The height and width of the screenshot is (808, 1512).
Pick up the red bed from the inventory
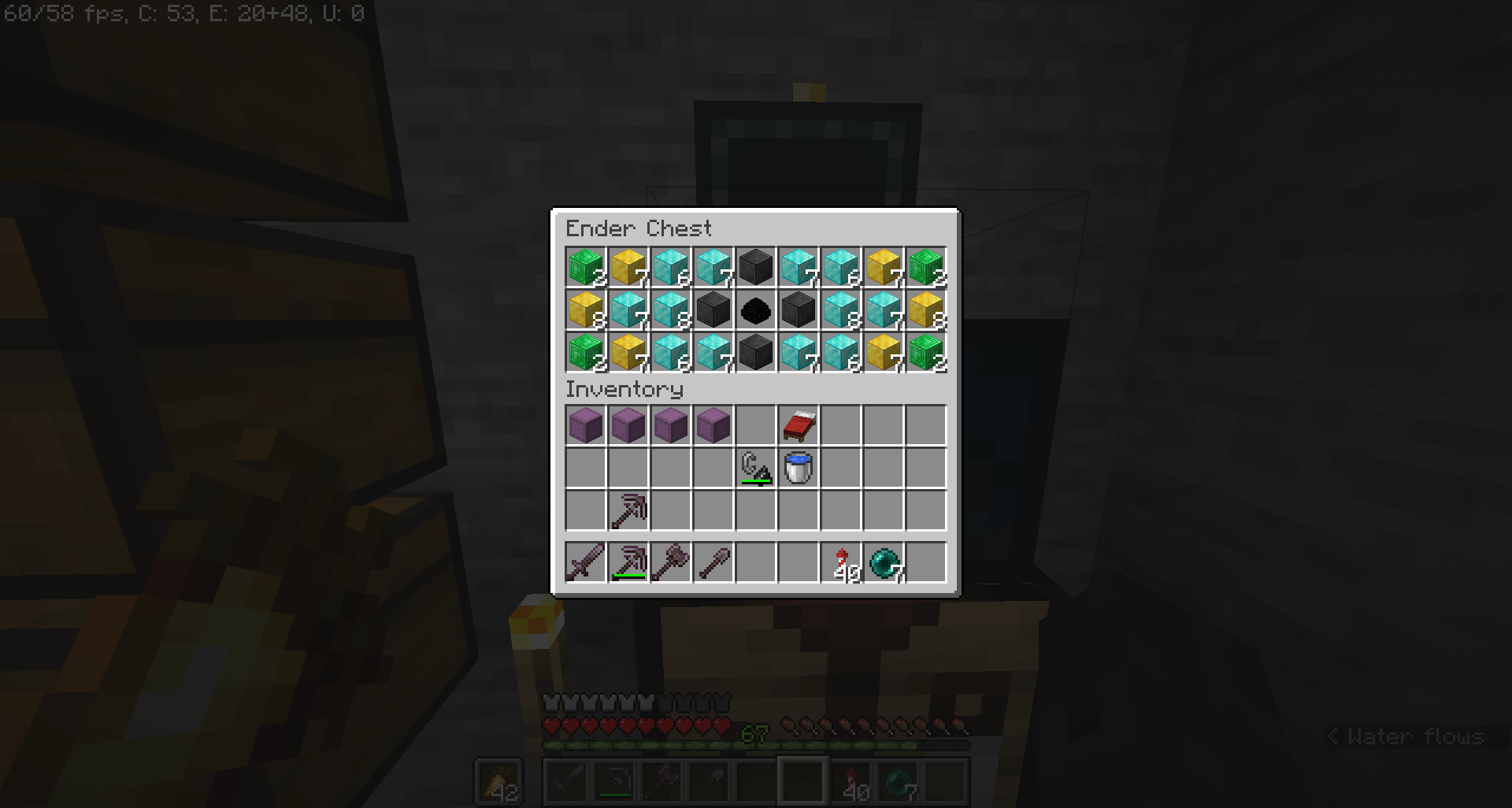799,425
